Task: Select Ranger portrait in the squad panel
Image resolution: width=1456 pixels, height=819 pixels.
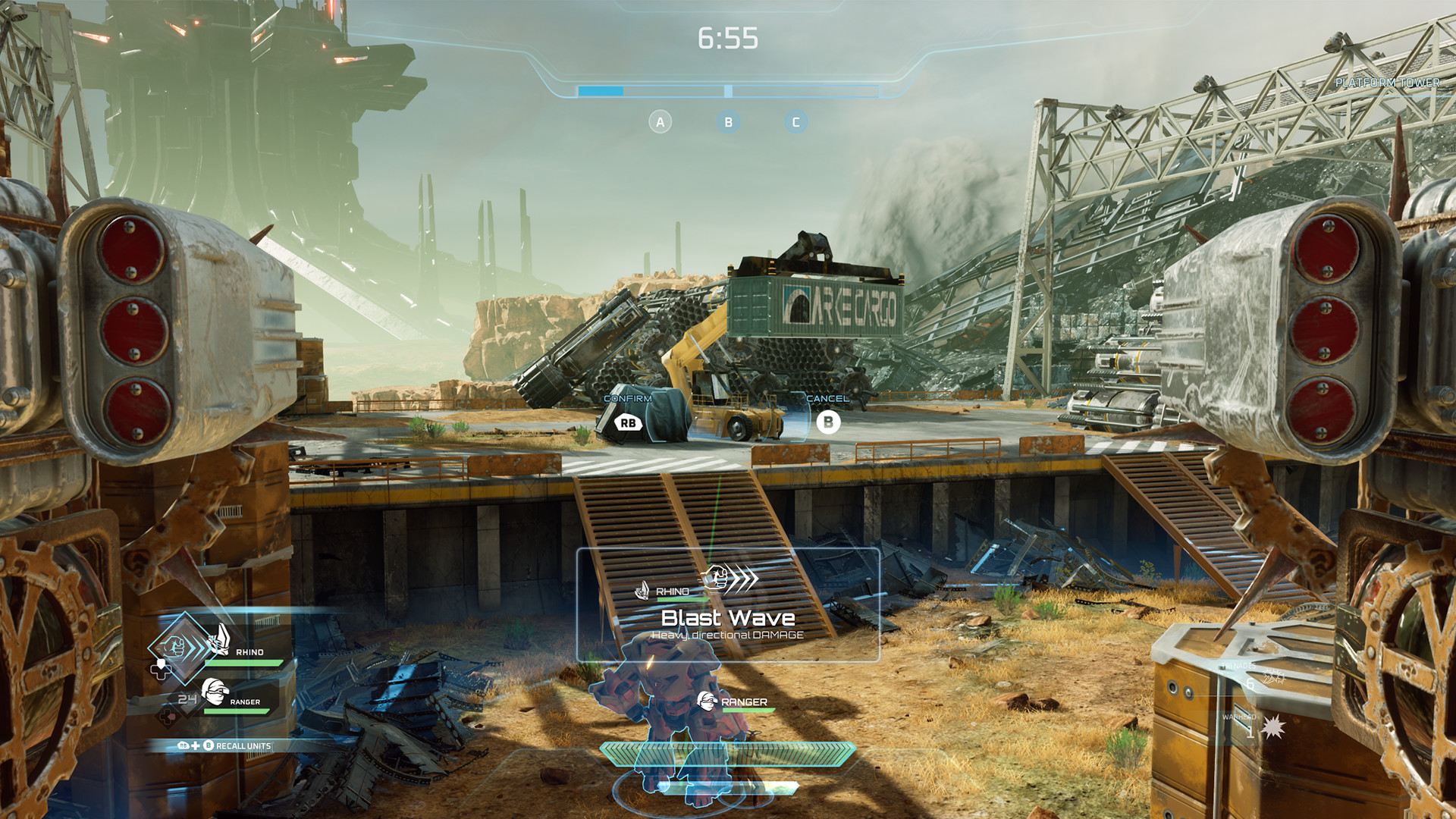Action: tap(216, 692)
